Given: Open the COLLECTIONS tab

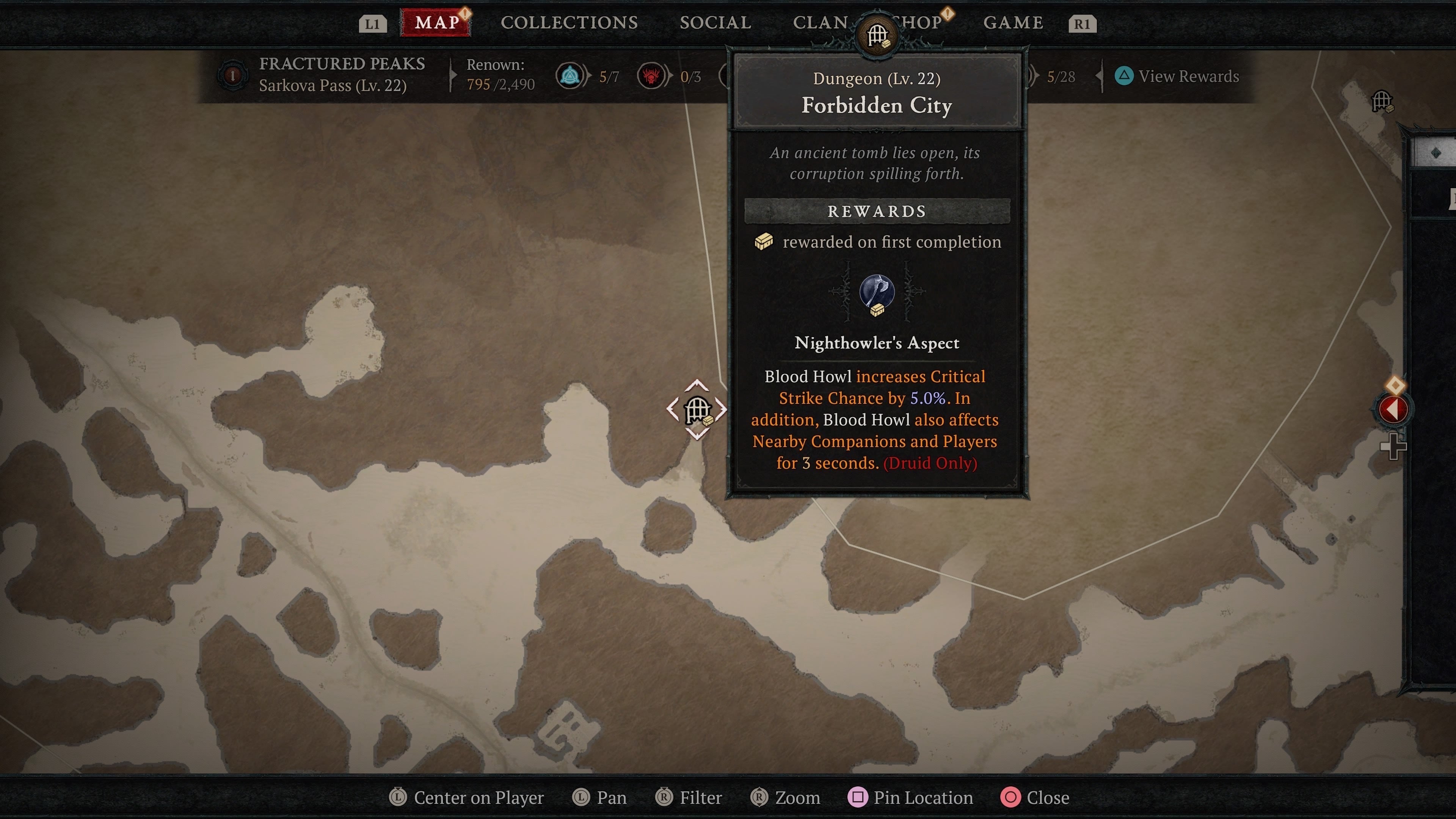Looking at the screenshot, I should [x=569, y=23].
